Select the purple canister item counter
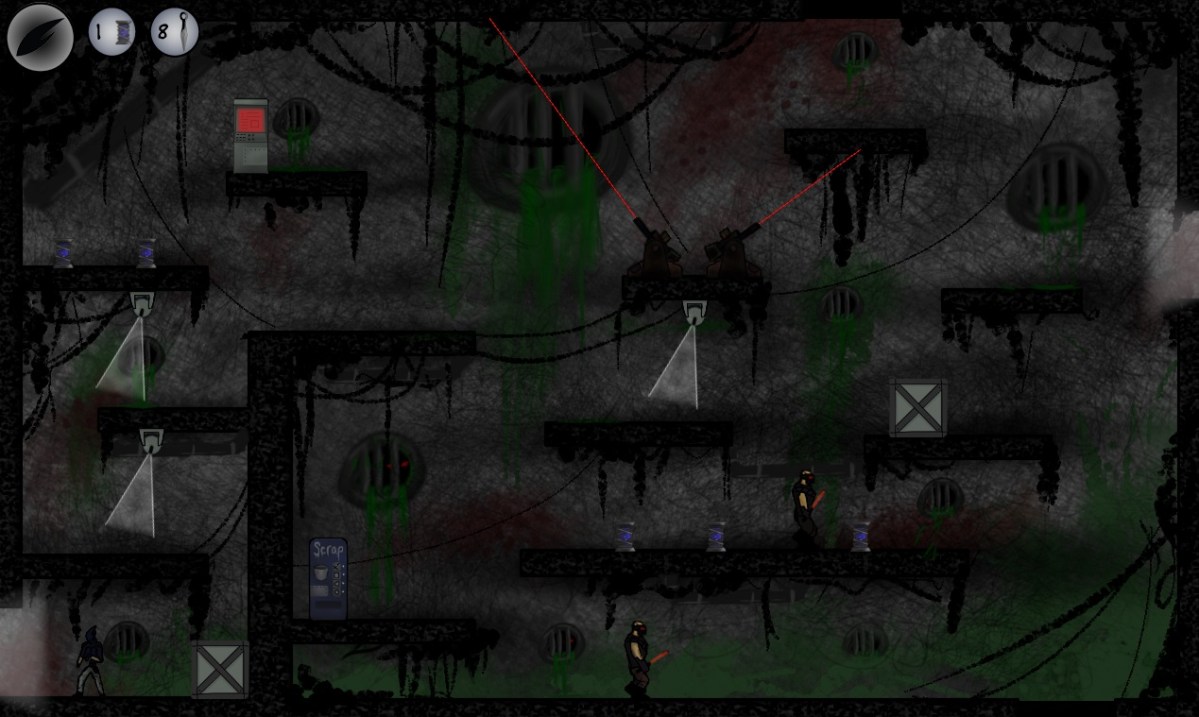The image size is (1199, 717). tap(111, 32)
